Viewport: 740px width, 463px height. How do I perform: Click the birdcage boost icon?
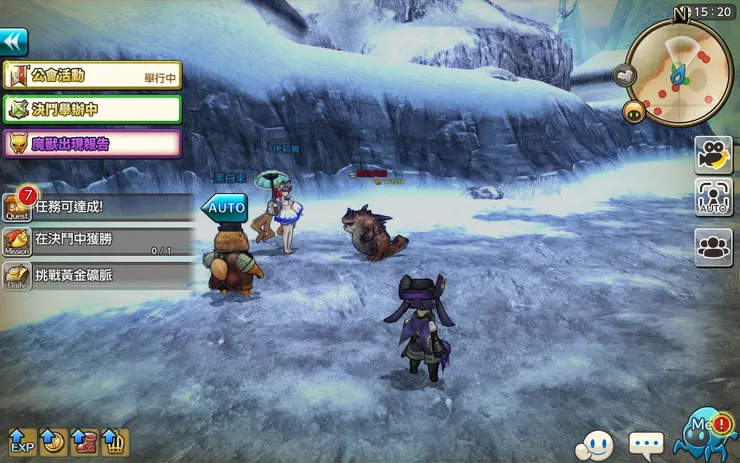pyautogui.click(x=115, y=441)
